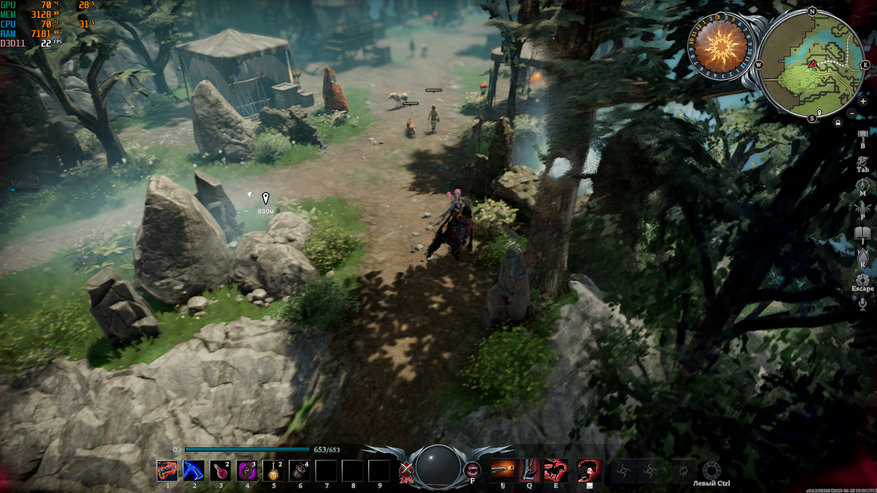Use the orange flask in hotbar slot 5
The width and height of the screenshot is (877, 493).
pos(273,470)
